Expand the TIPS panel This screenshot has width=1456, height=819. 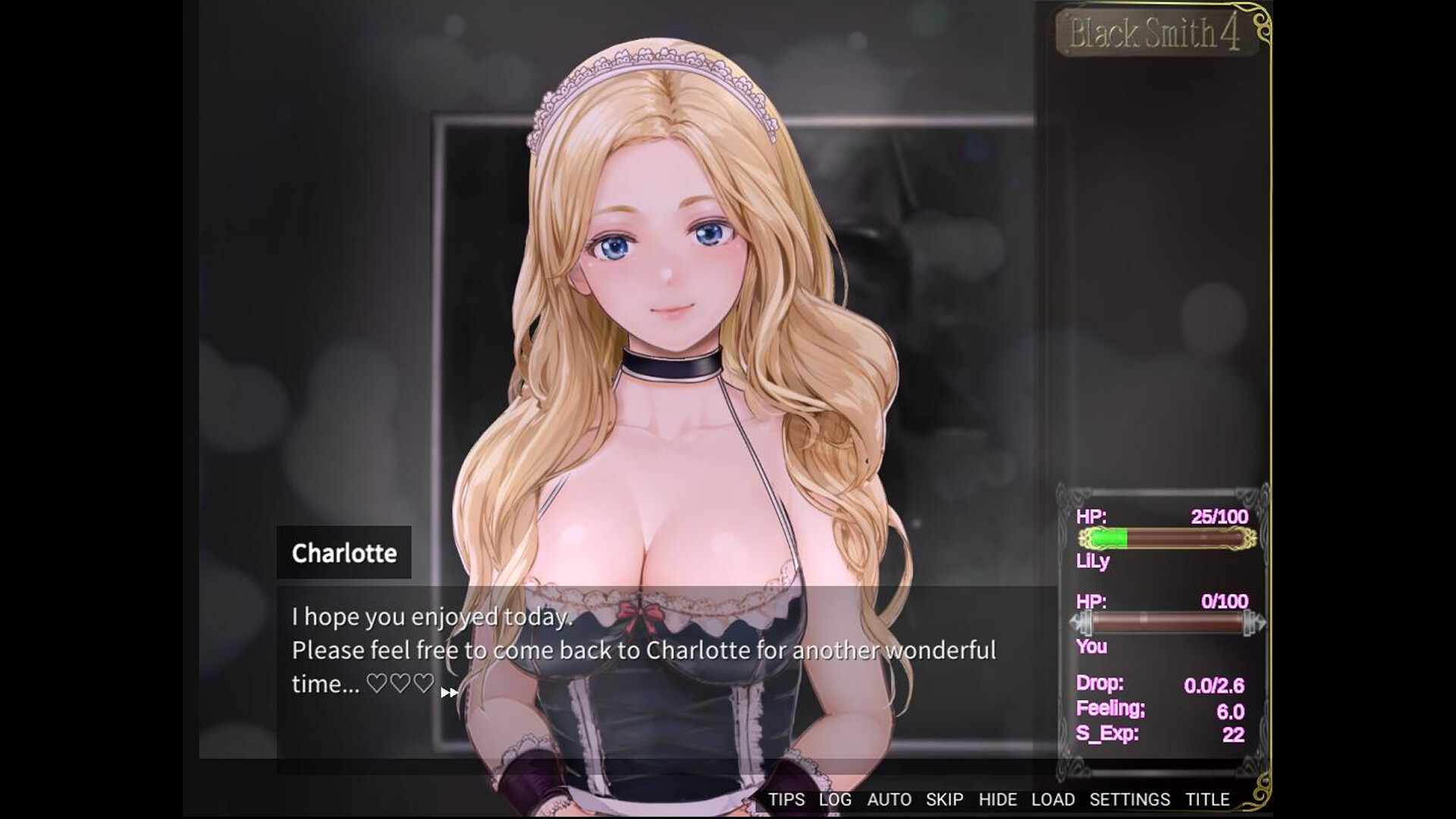click(x=786, y=799)
